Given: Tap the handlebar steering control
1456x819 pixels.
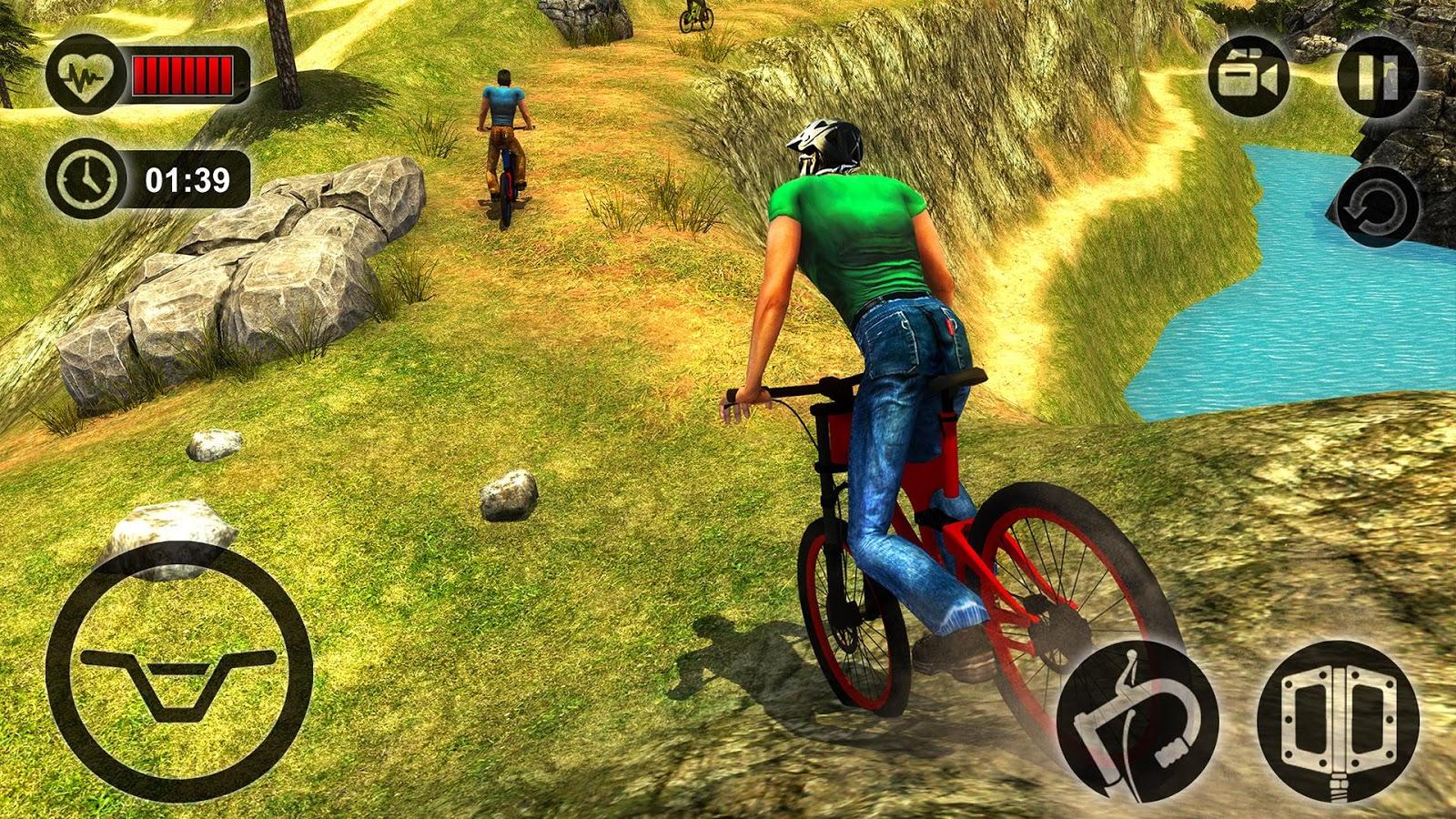Looking at the screenshot, I should [179, 672].
